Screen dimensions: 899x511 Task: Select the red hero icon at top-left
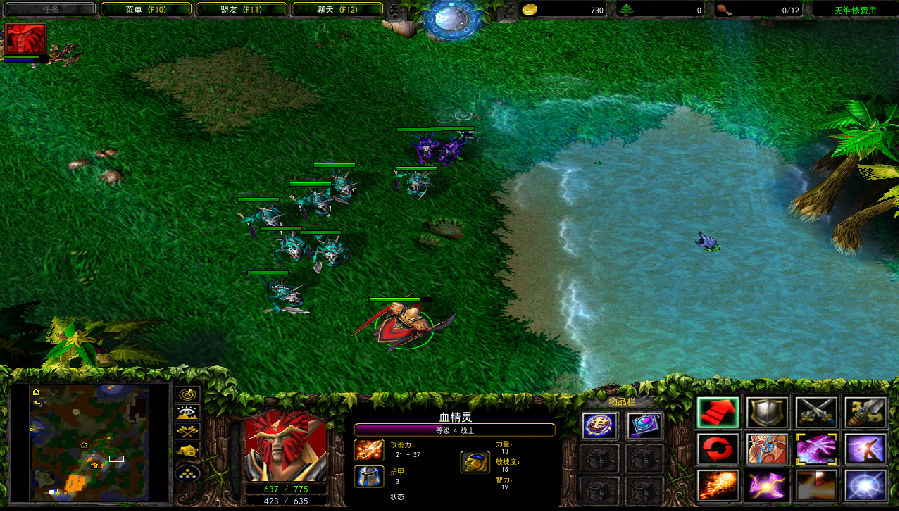[x=25, y=40]
